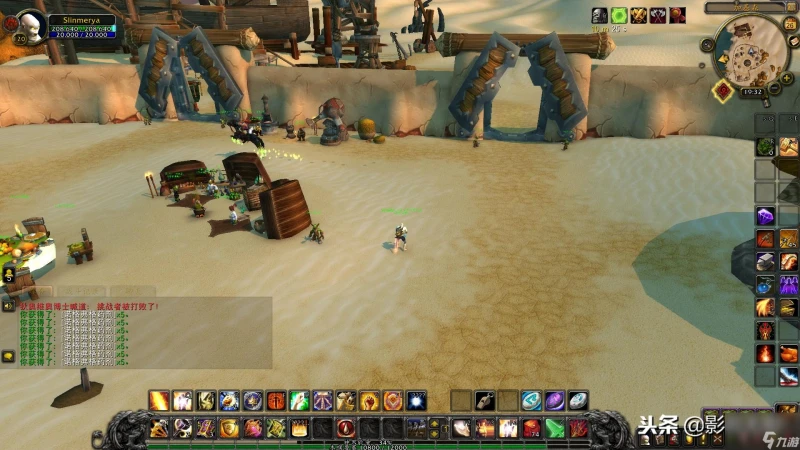Use the whistle item on the action bar
Screen dimensions: 800x450
[485, 401]
